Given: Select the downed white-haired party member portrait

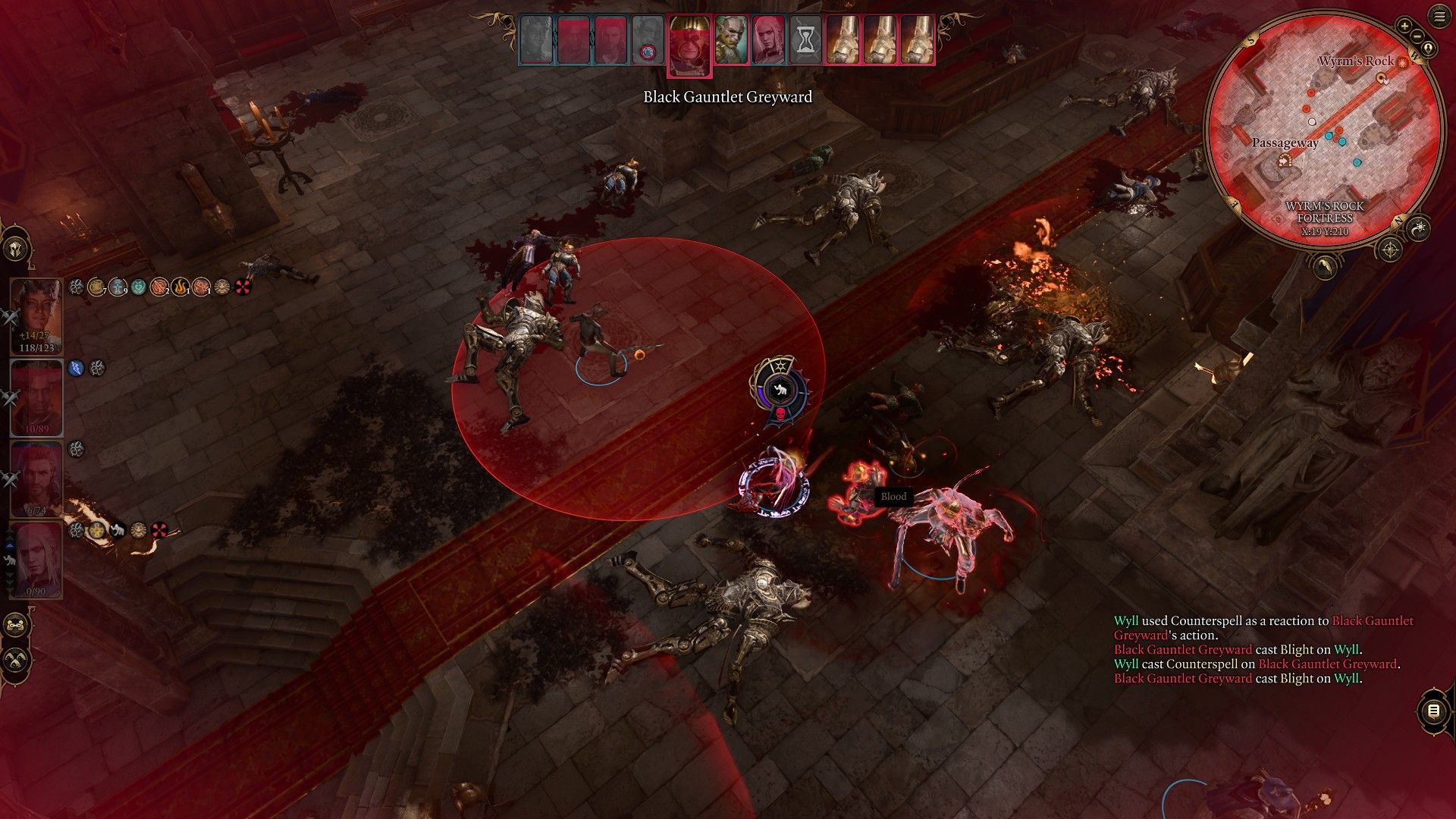Looking at the screenshot, I should click(x=36, y=560).
